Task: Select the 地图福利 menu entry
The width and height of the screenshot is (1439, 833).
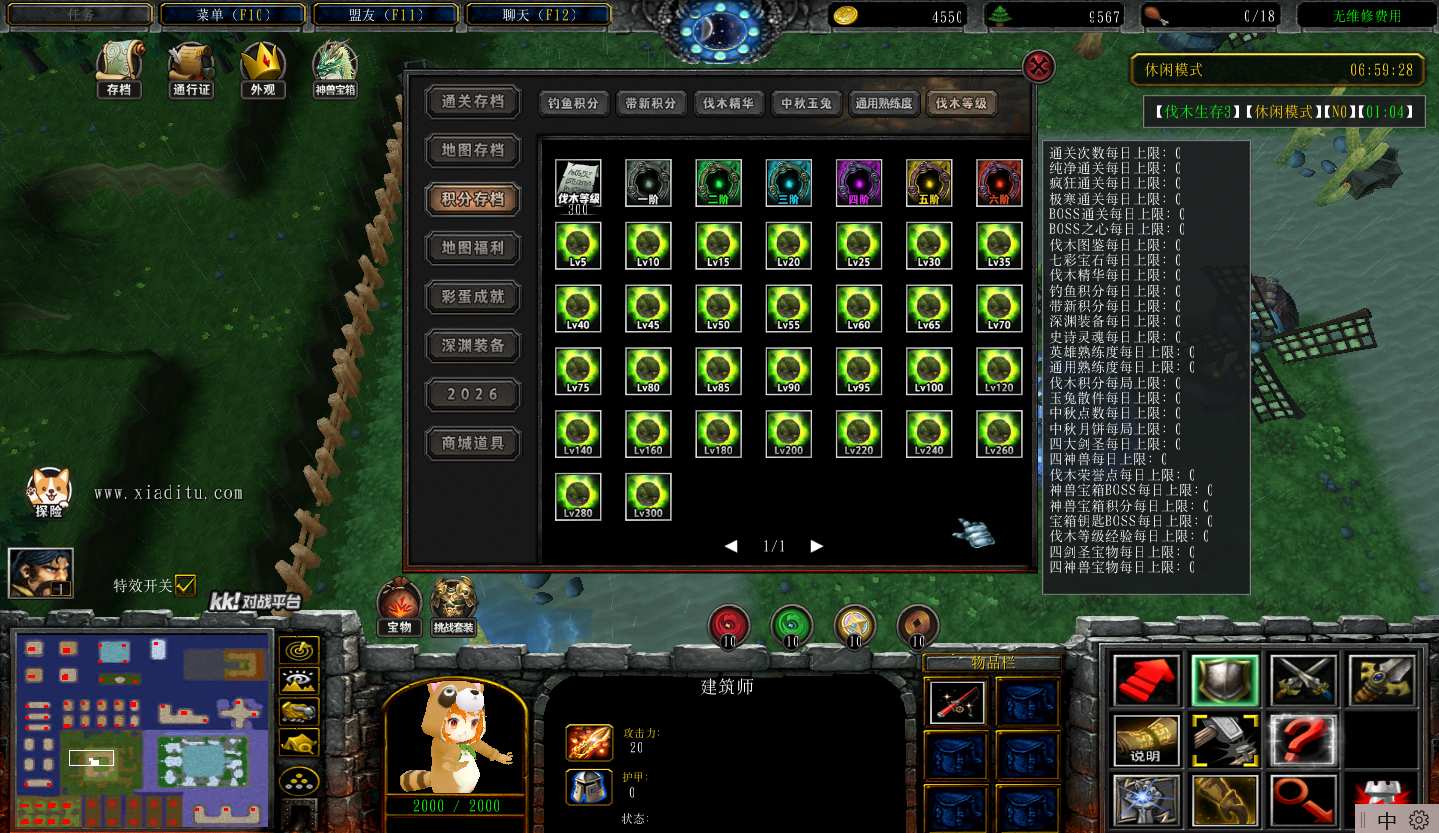Action: [x=473, y=248]
